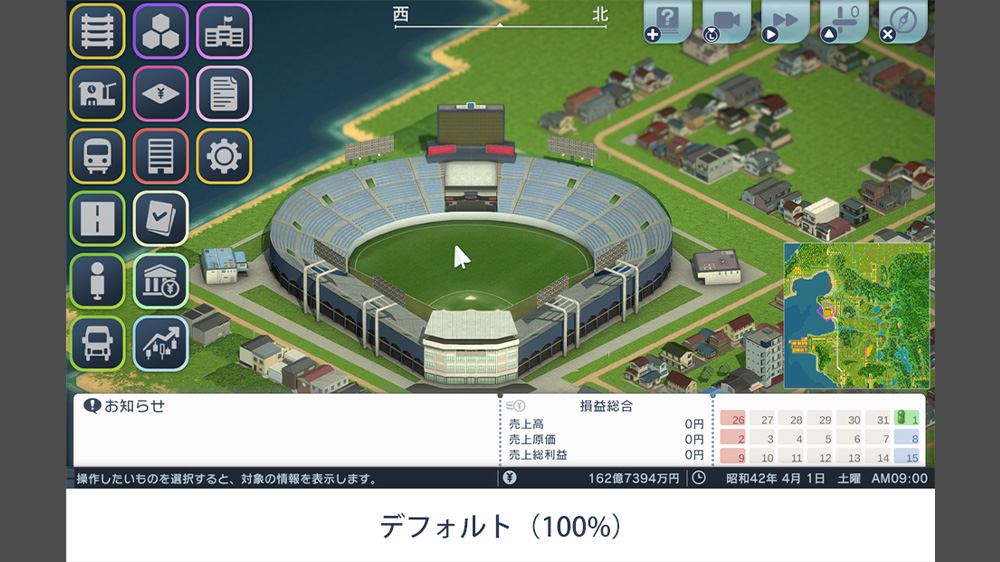Screen dimensions: 1000x562
Task: Open the stock chart icon menu
Action: point(160,343)
